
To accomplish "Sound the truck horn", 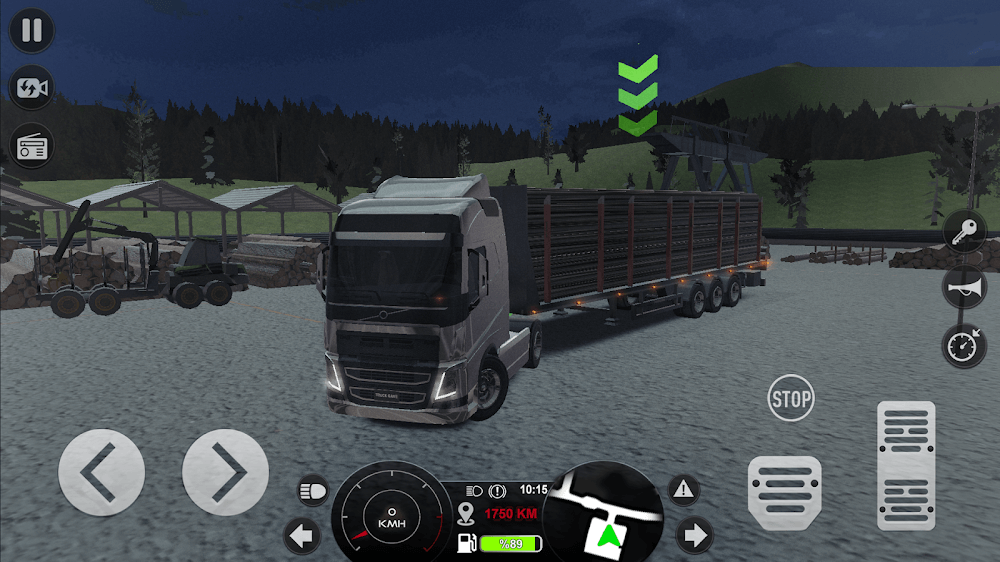I will click(965, 288).
